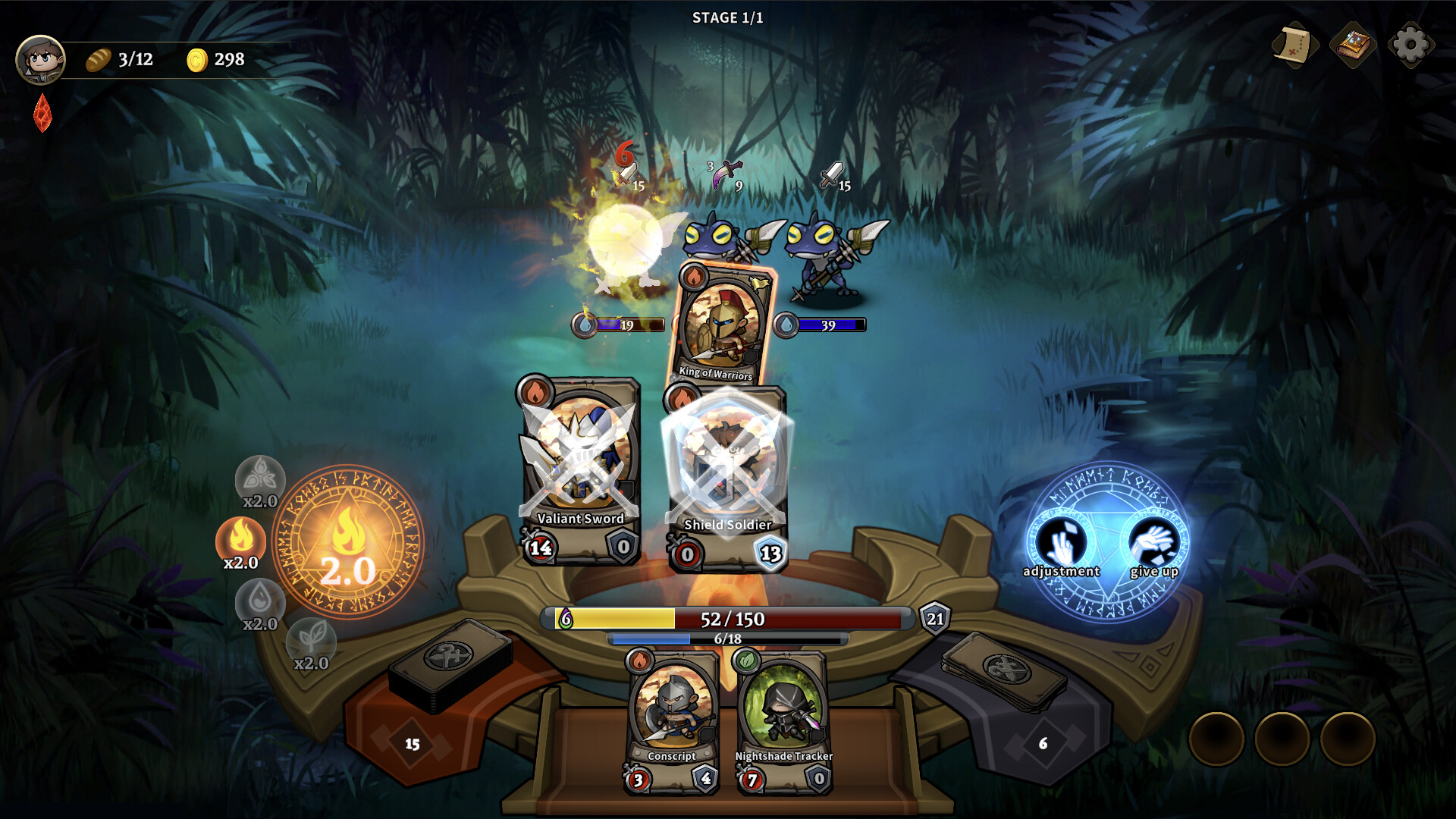Select the Conscript card
Image resolution: width=1456 pixels, height=819 pixels.
672,717
